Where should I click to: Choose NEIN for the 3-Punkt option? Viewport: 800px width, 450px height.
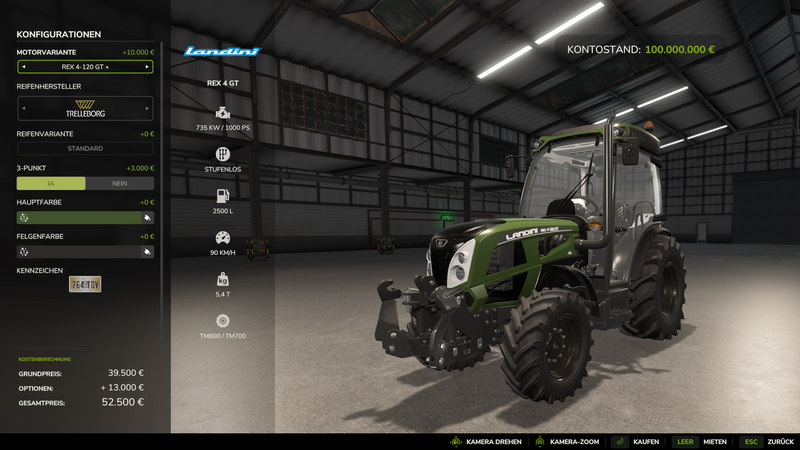coord(120,183)
